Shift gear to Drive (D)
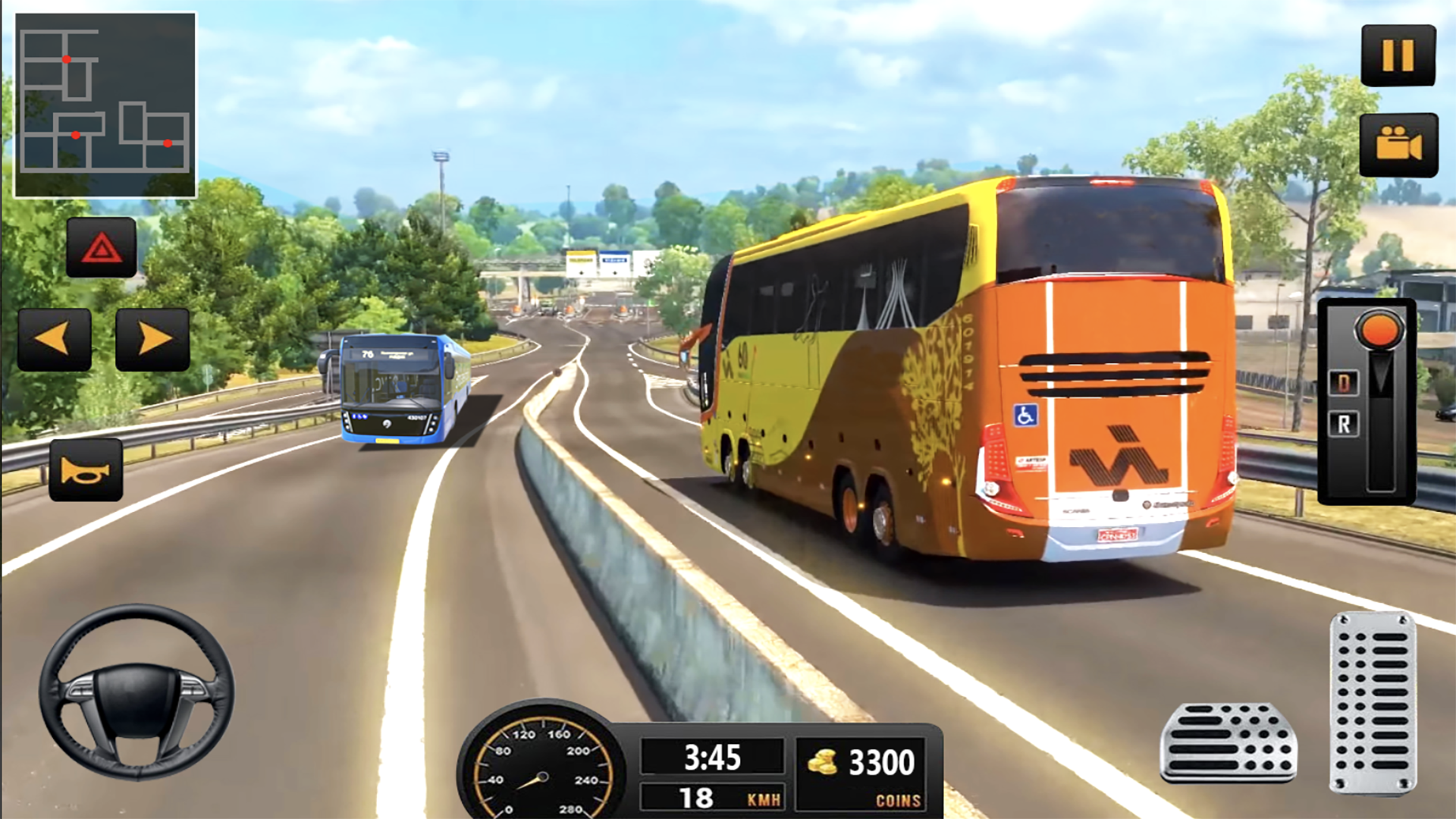Image resolution: width=1456 pixels, height=819 pixels. pyautogui.click(x=1343, y=383)
